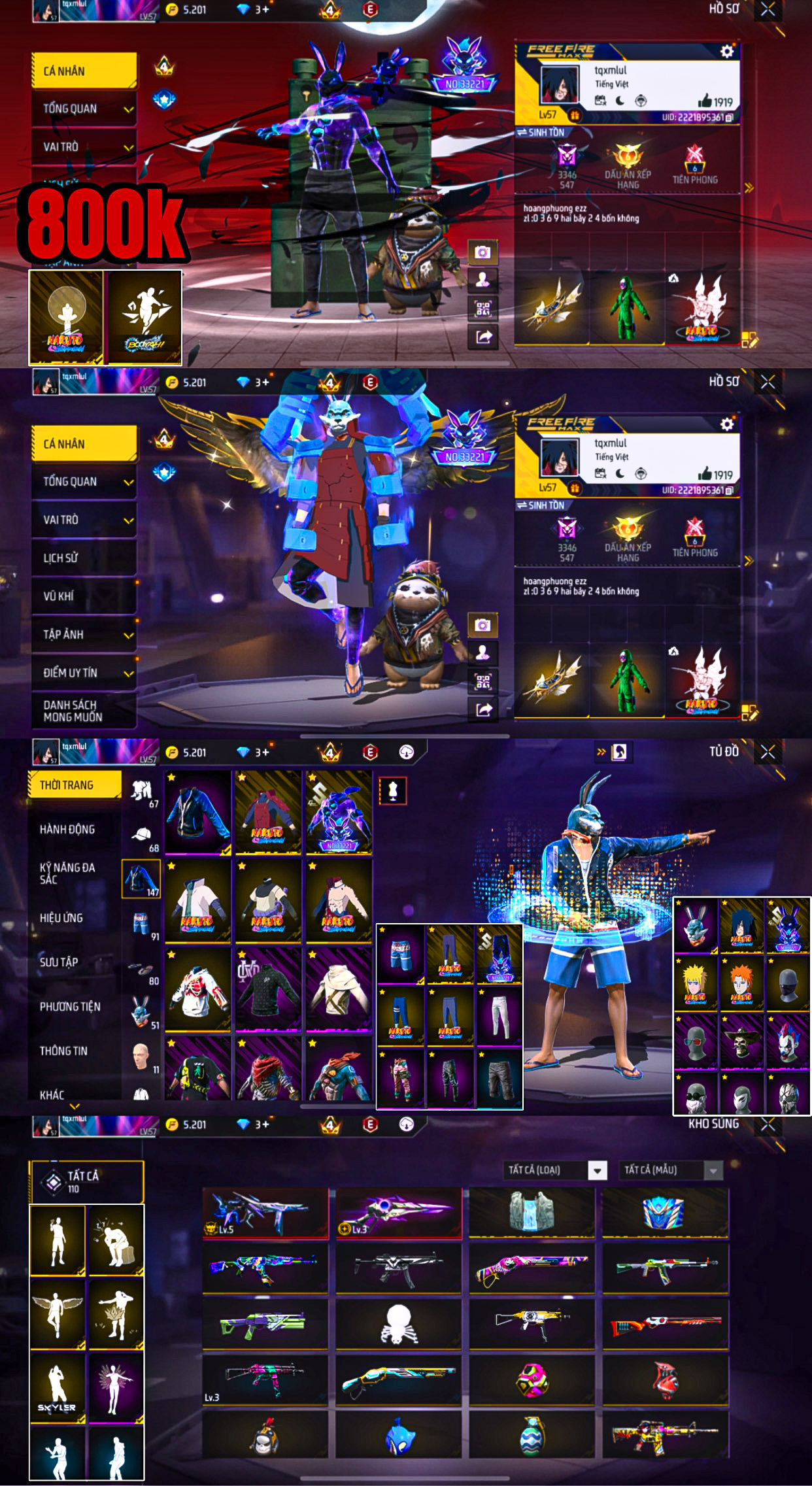Select the white spider skin slot

pos(398,1323)
